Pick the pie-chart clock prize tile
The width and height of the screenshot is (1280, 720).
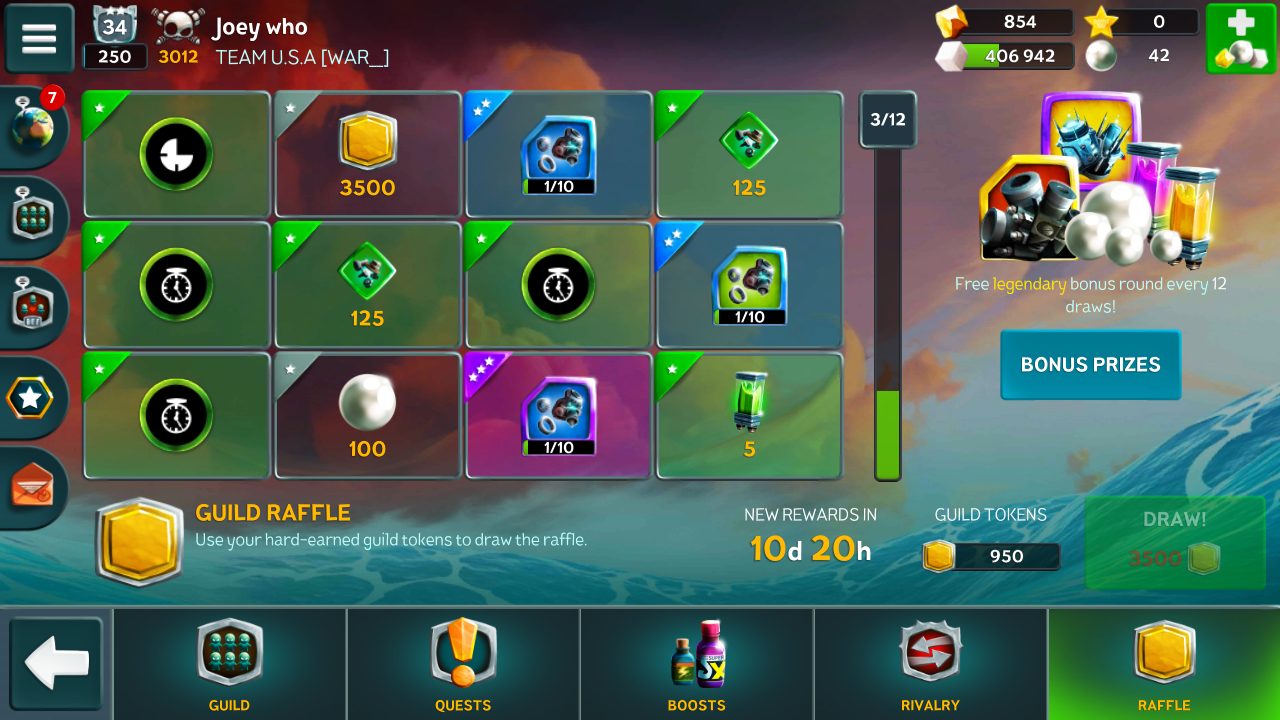point(176,155)
